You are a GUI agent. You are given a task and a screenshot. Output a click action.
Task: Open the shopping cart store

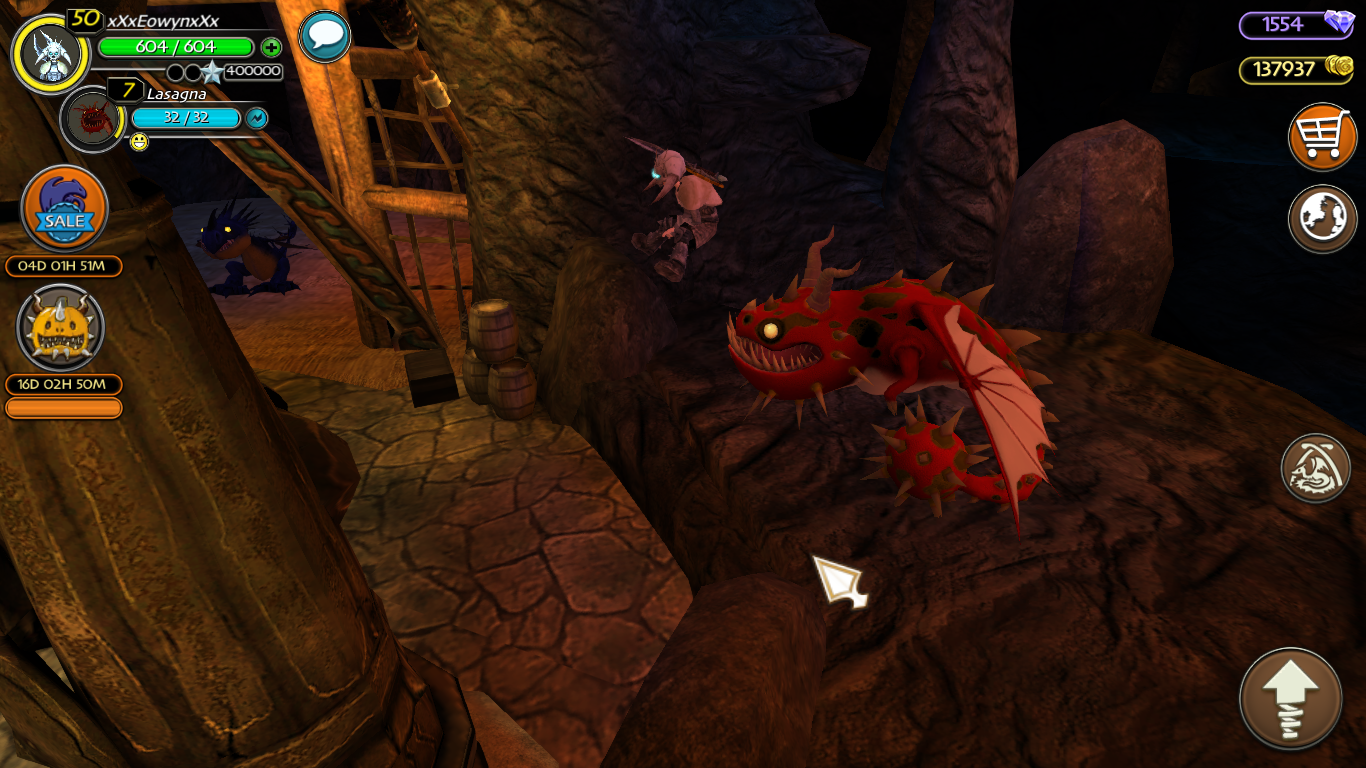coord(1322,137)
